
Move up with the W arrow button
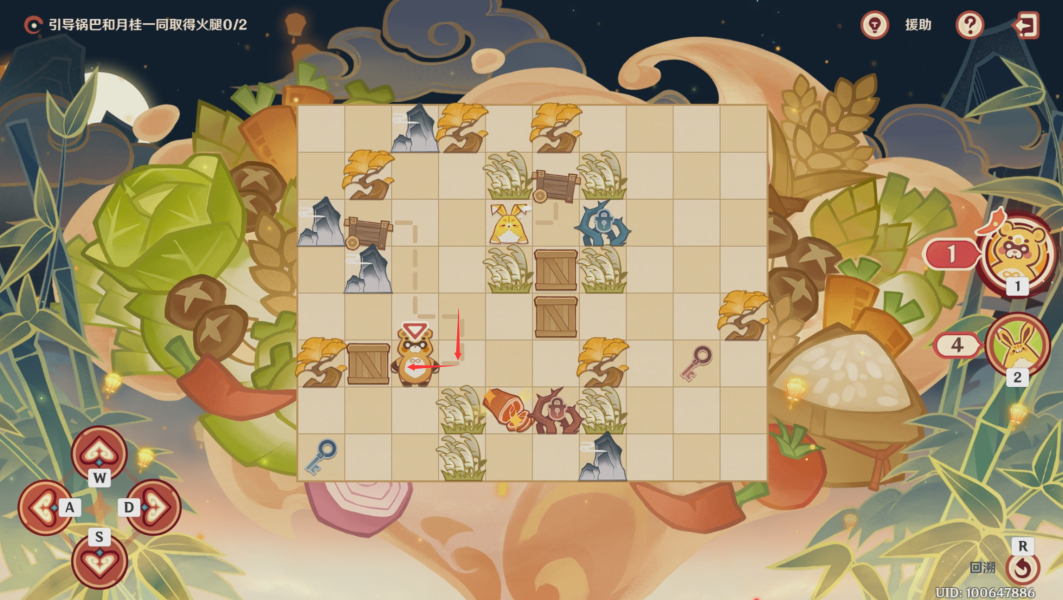tap(99, 454)
